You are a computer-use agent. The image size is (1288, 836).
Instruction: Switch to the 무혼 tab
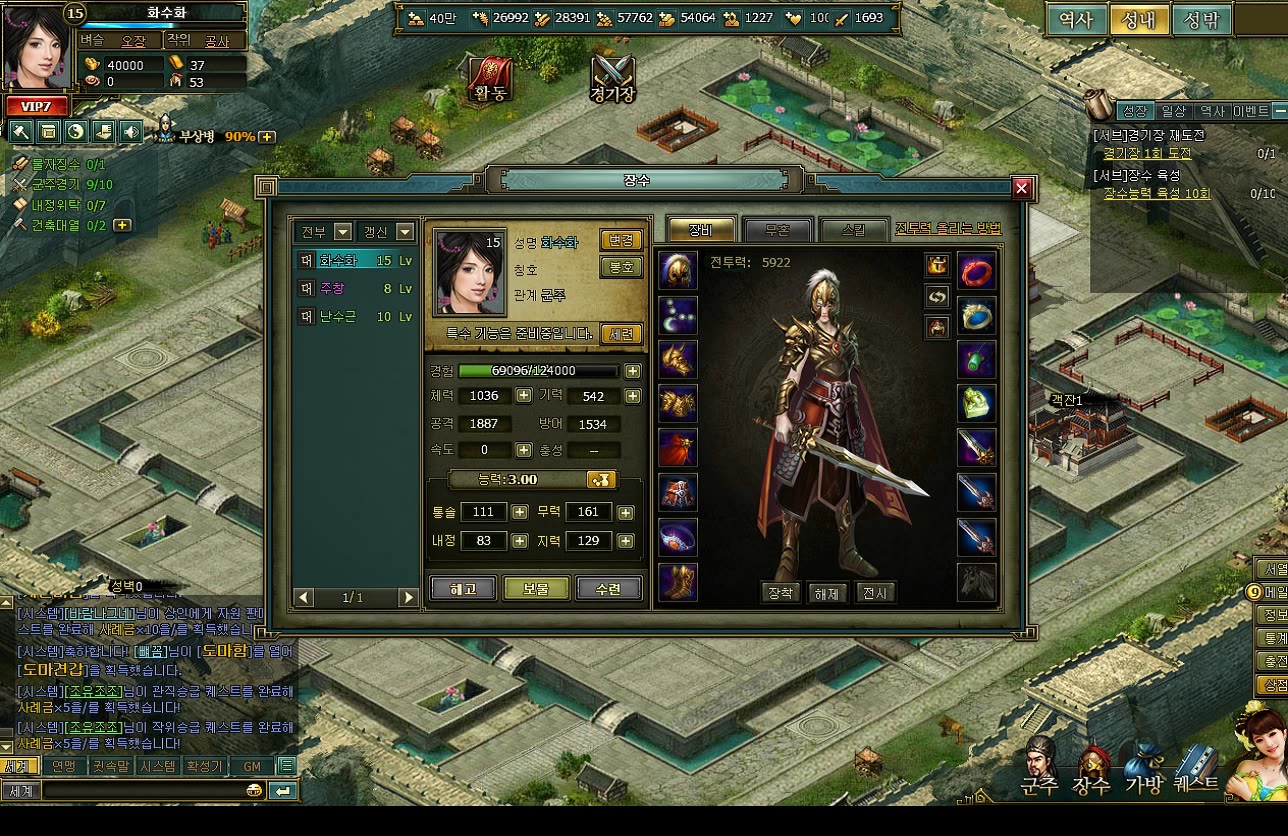778,229
